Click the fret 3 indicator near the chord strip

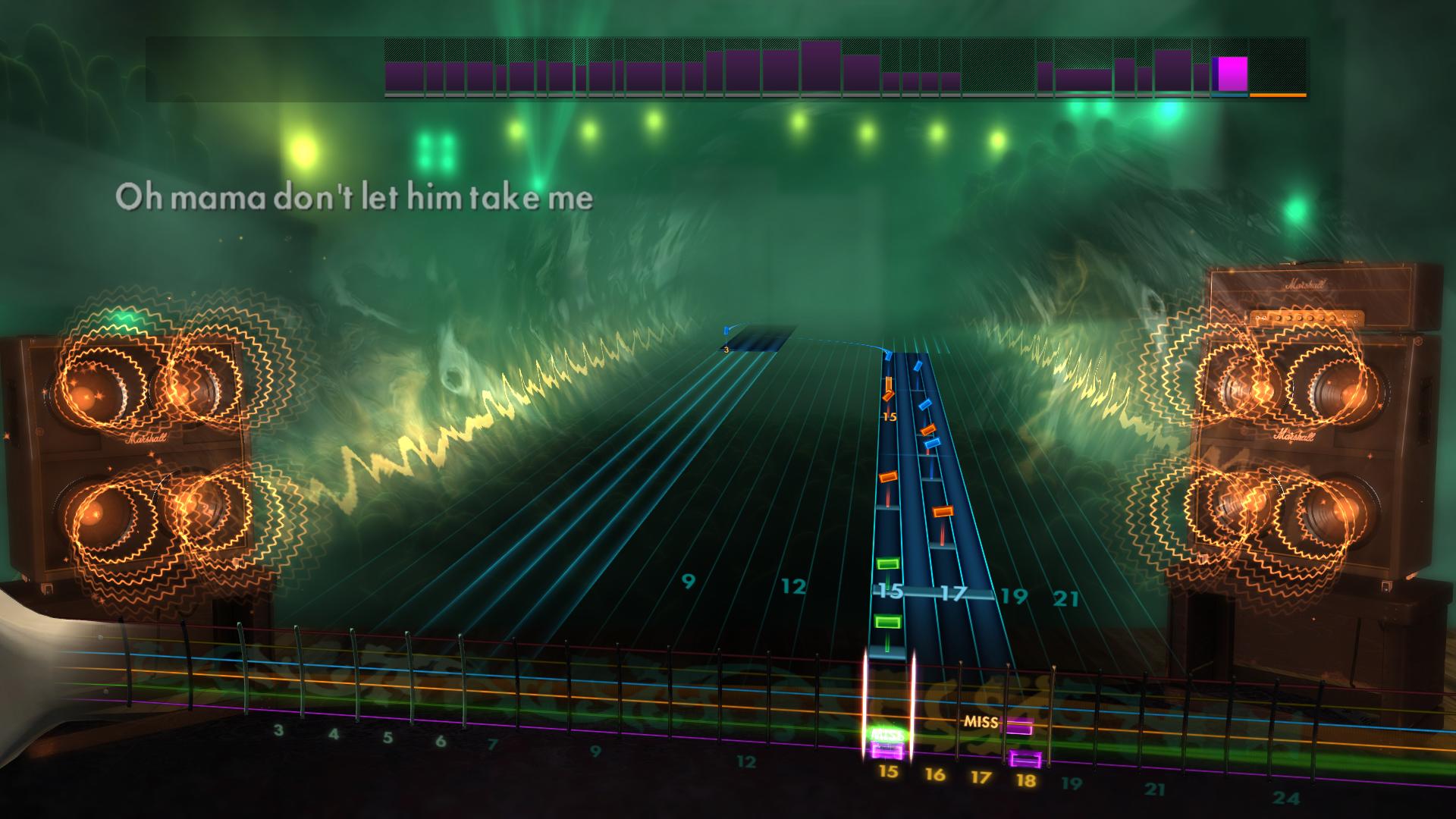(726, 350)
